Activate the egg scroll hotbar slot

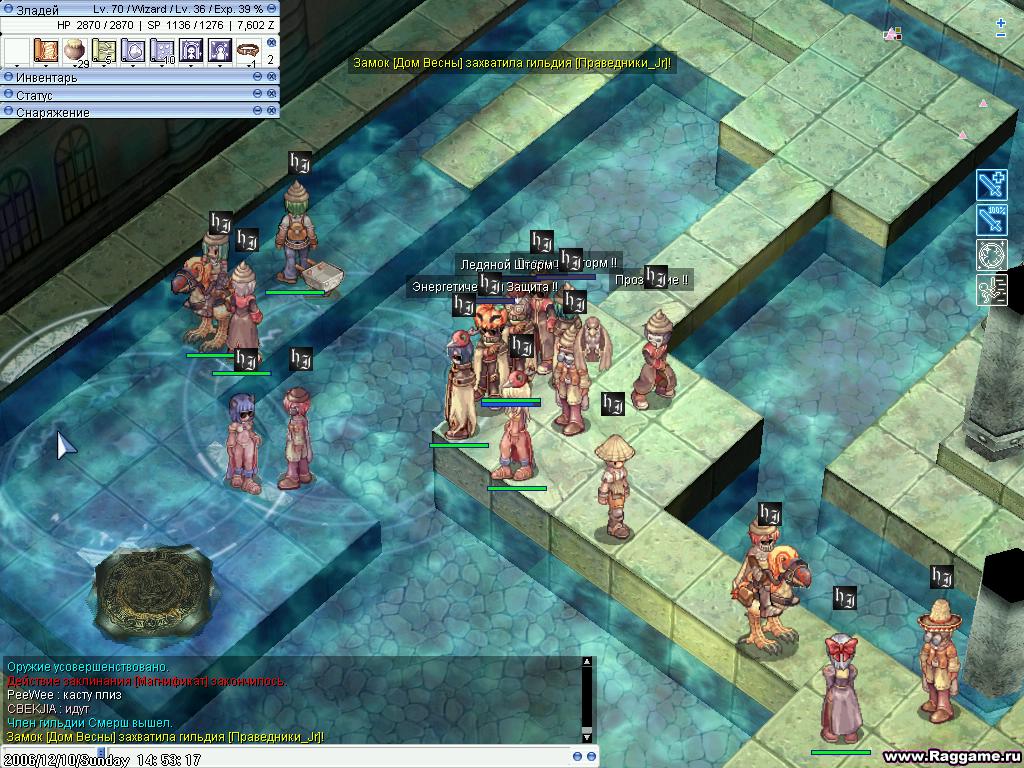coord(133,50)
